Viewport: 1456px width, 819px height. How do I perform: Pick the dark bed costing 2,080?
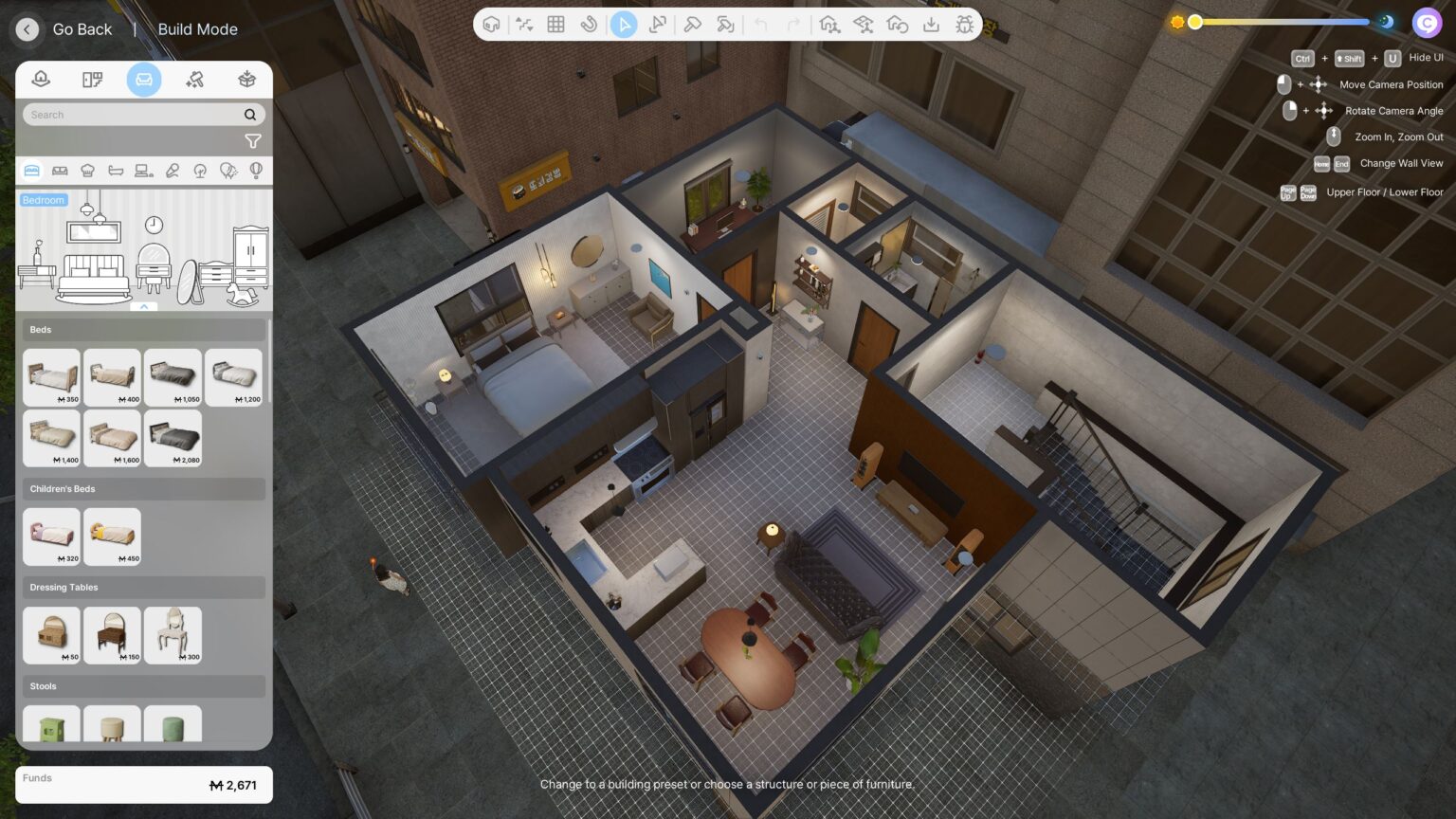pos(173,438)
